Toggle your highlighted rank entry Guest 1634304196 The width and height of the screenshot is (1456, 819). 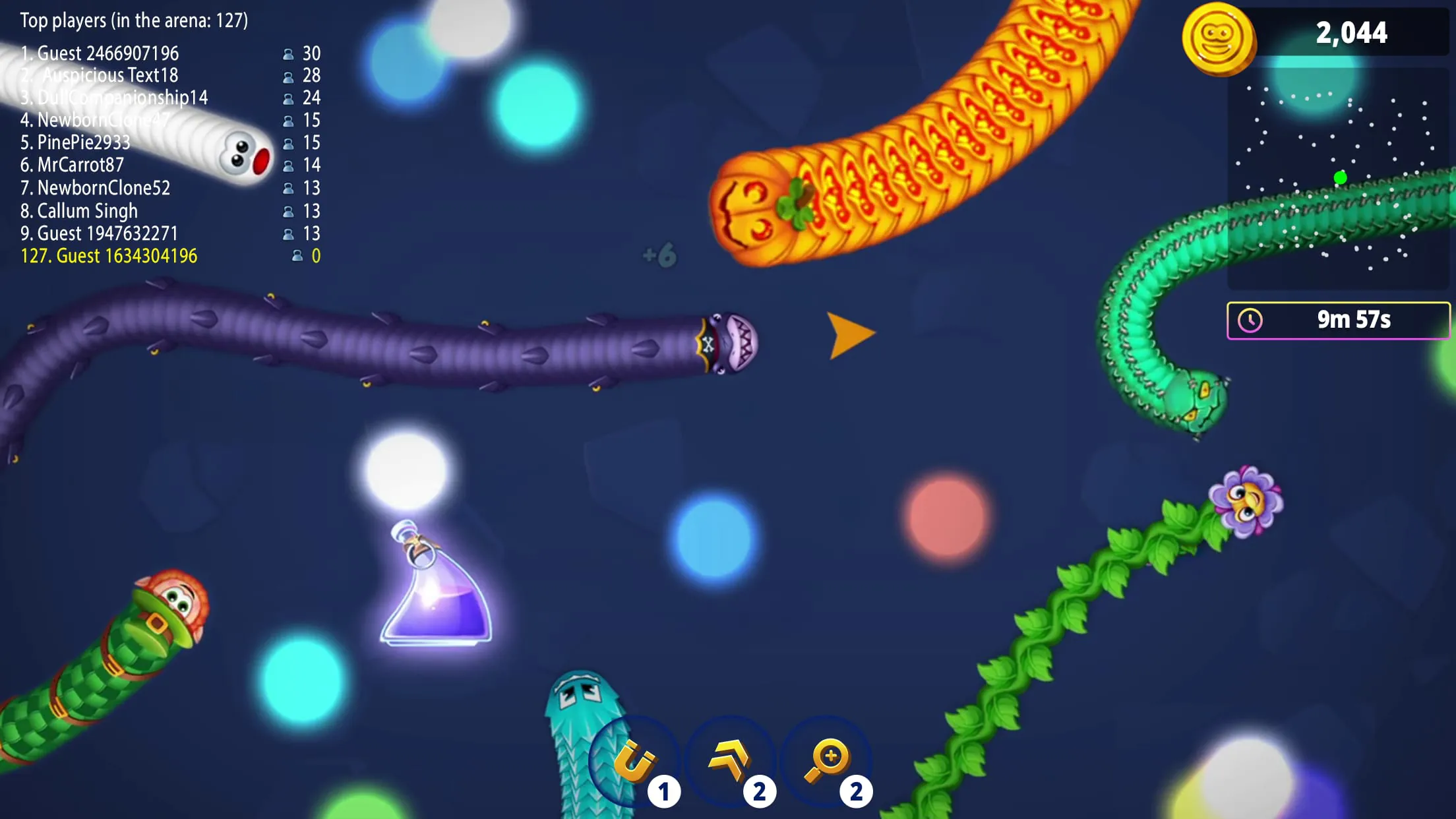[109, 256]
